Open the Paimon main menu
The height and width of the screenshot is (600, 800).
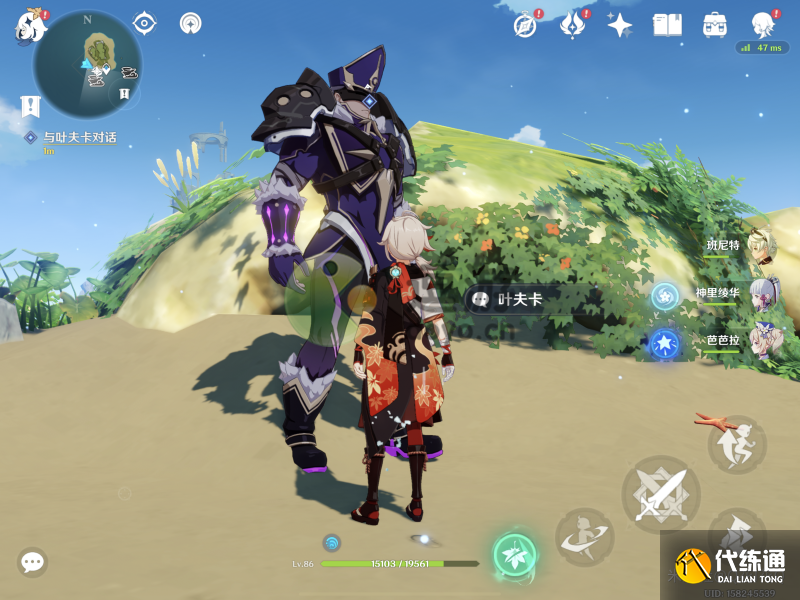[30, 25]
